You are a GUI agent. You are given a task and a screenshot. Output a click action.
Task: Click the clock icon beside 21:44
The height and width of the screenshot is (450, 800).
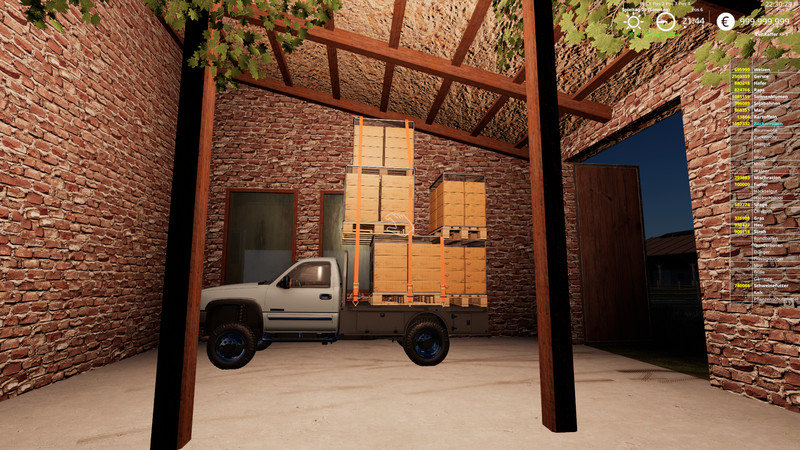tap(663, 21)
